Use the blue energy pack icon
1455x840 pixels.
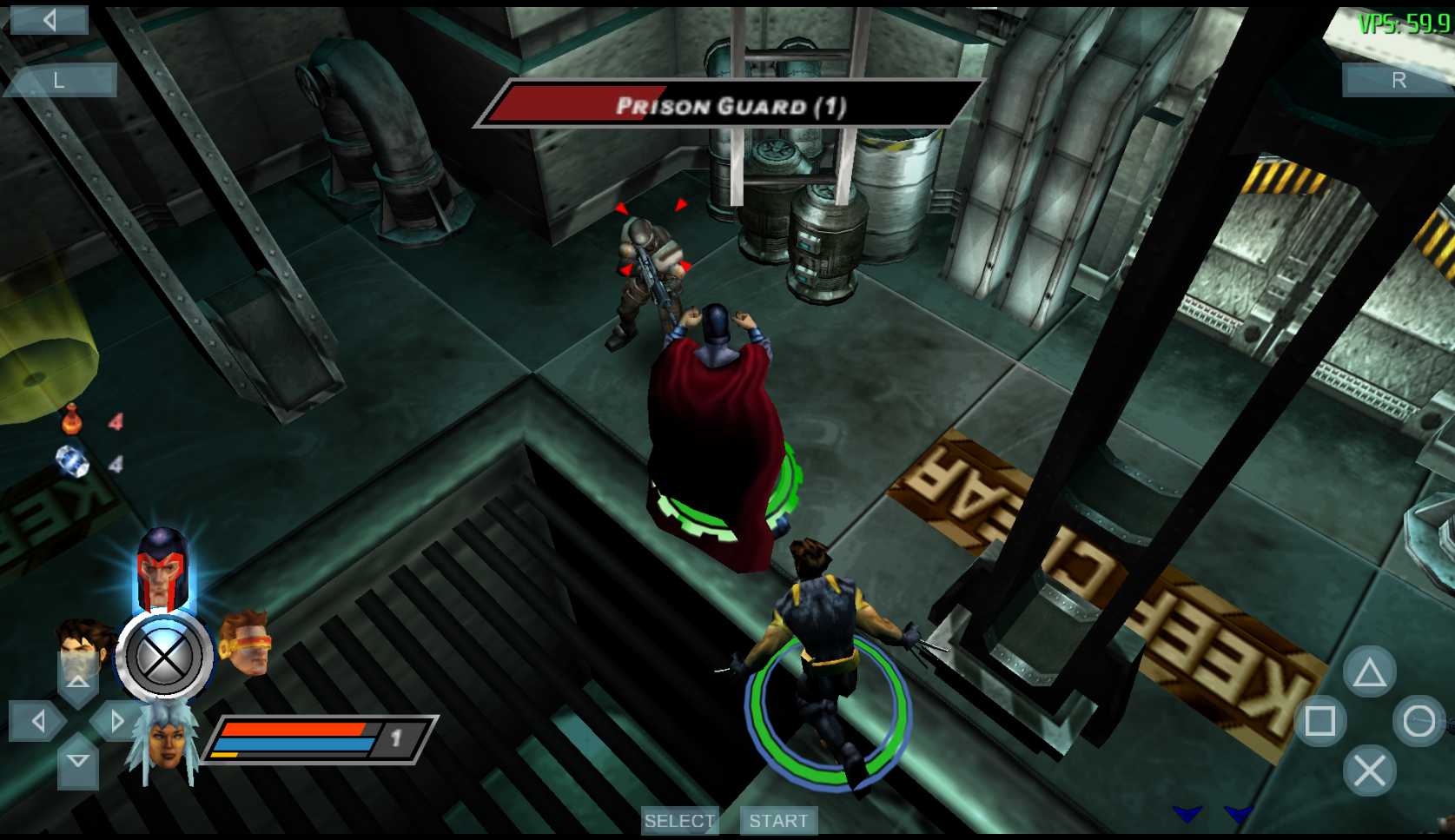tap(72, 461)
